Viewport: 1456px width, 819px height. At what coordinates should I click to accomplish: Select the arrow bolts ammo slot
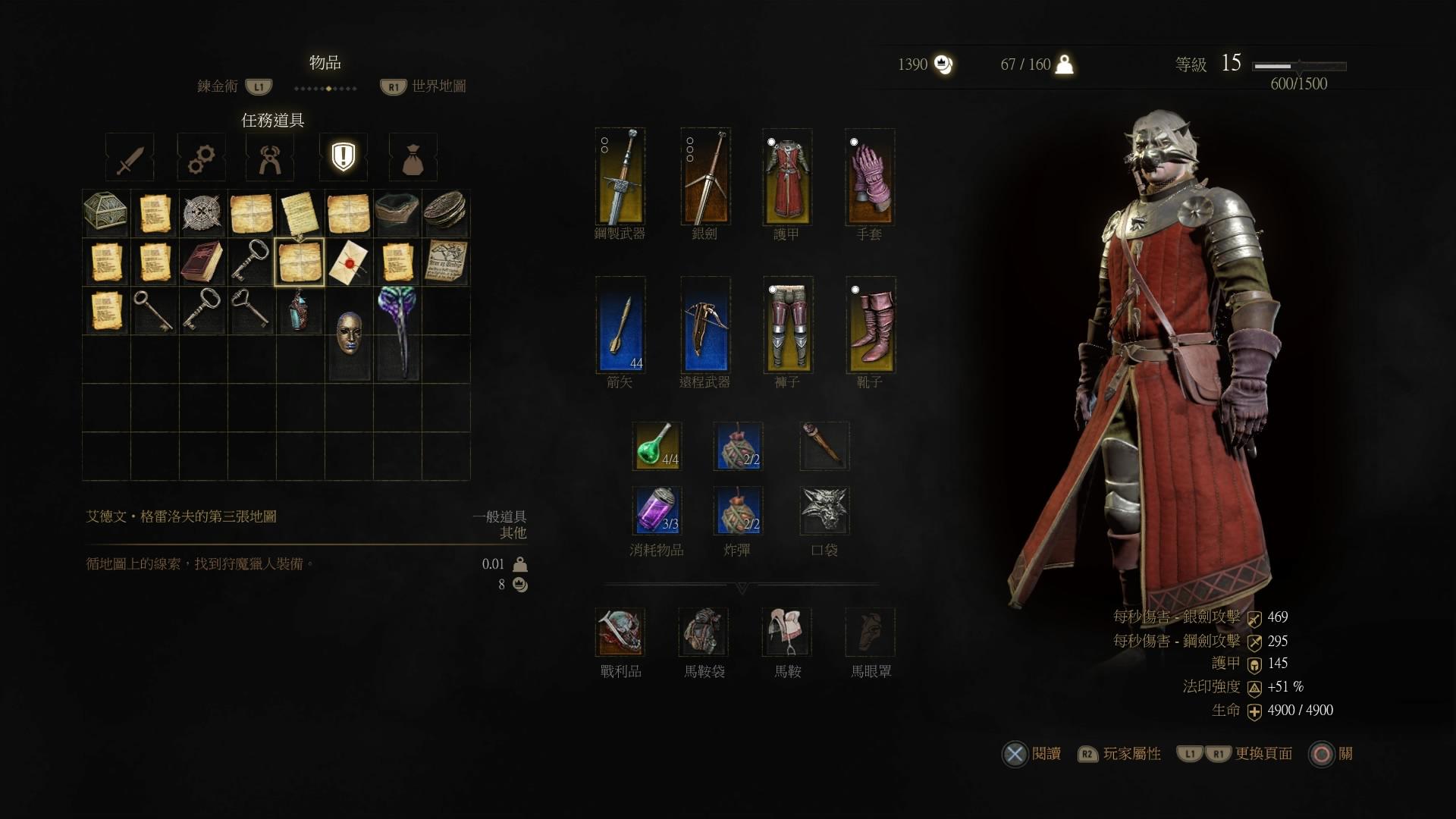620,325
